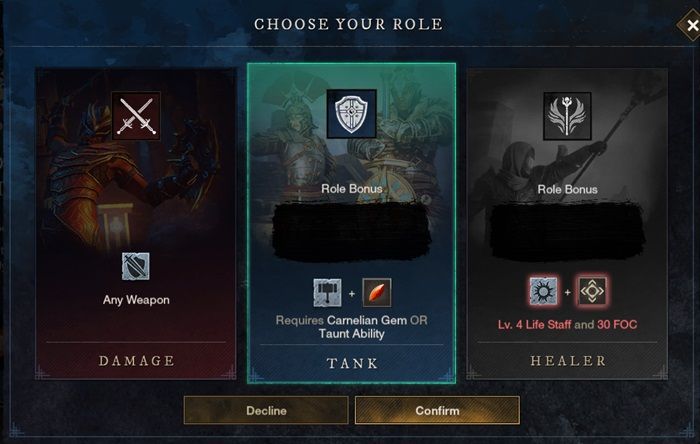
Task: Click the Life Staff requirement icon
Action: point(543,292)
